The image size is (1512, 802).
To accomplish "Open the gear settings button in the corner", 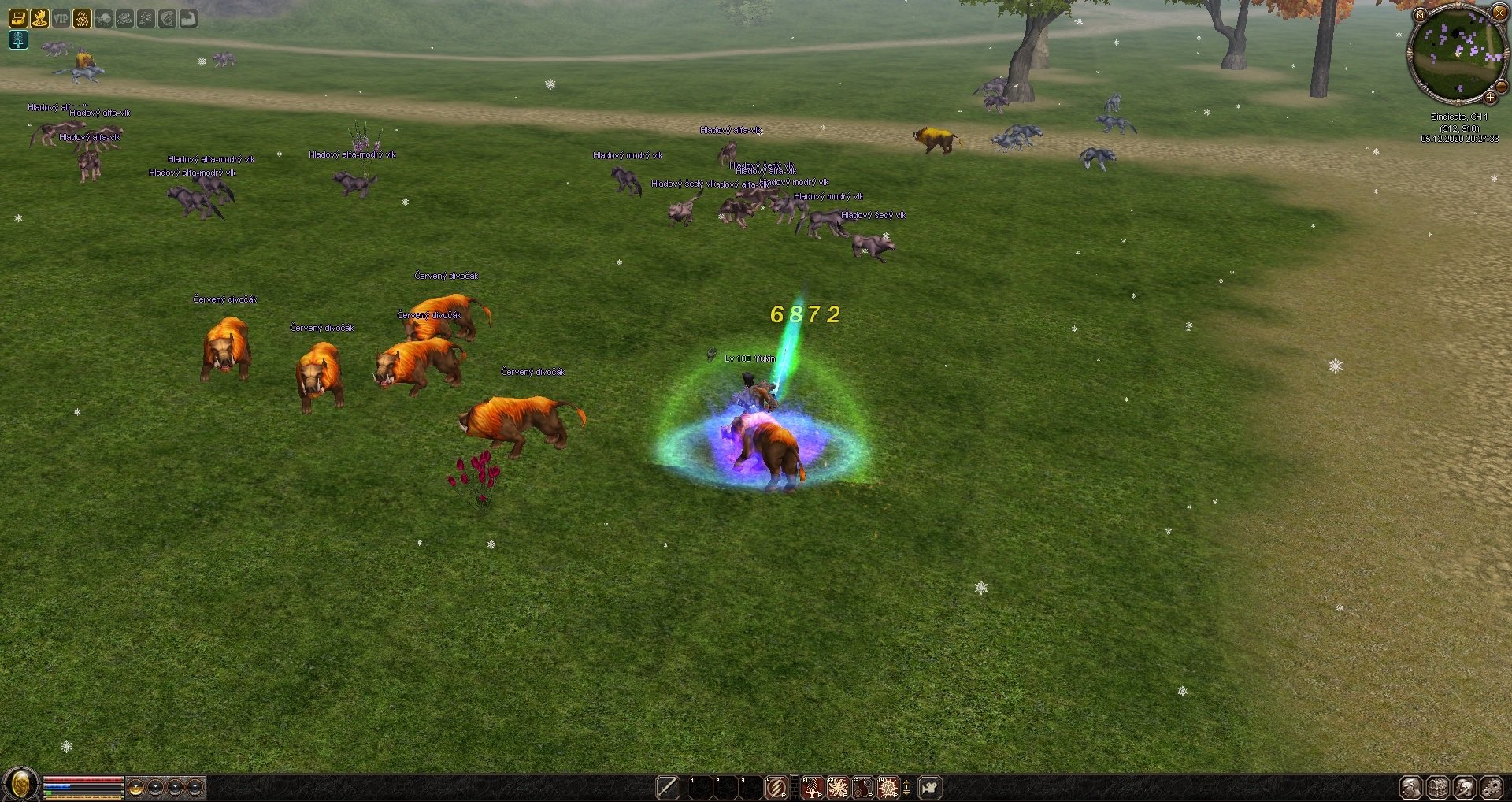I will click(x=1491, y=787).
